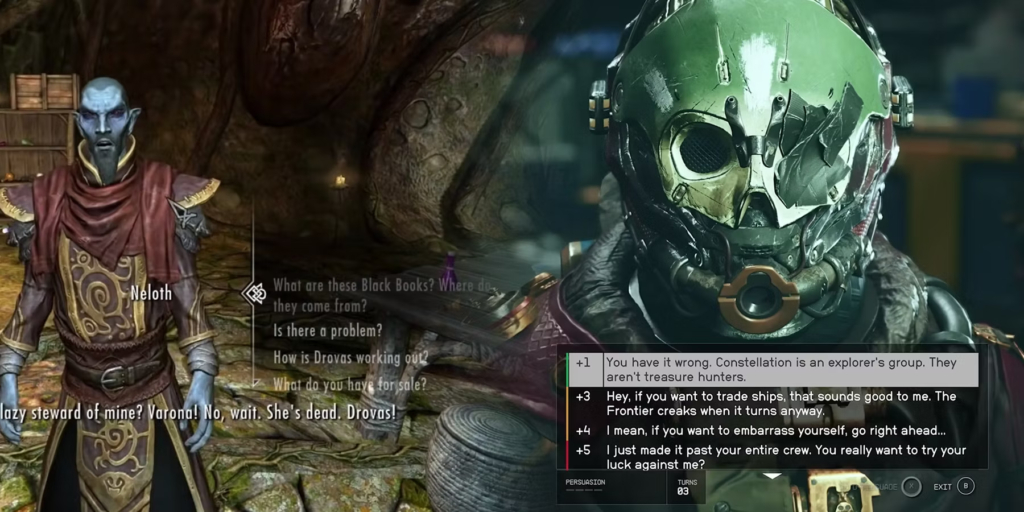Select "What do you have for sale?"
Viewport: 1024px width, 512px height.
click(x=350, y=384)
